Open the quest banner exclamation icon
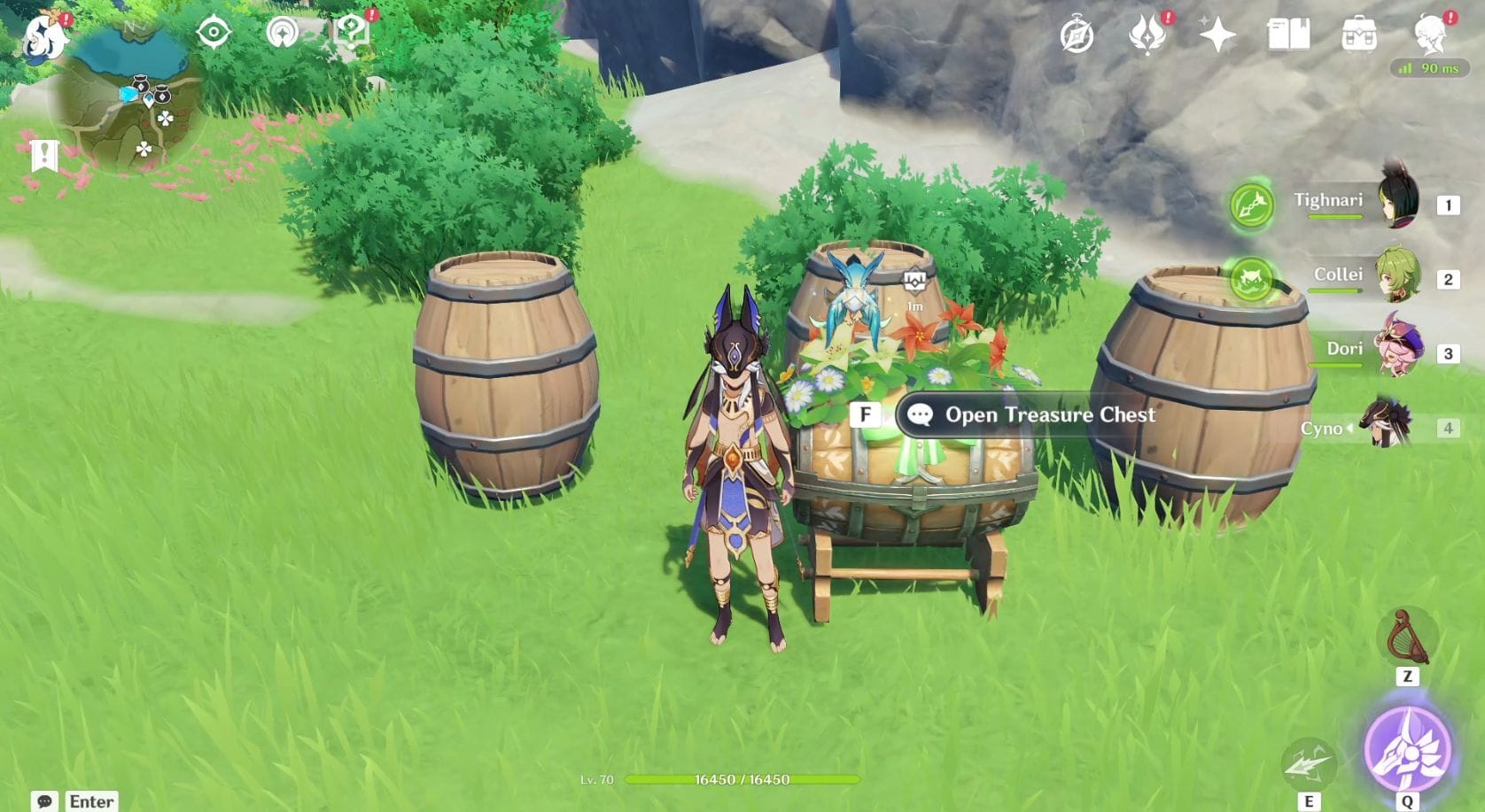Image resolution: width=1485 pixels, height=812 pixels. click(43, 155)
